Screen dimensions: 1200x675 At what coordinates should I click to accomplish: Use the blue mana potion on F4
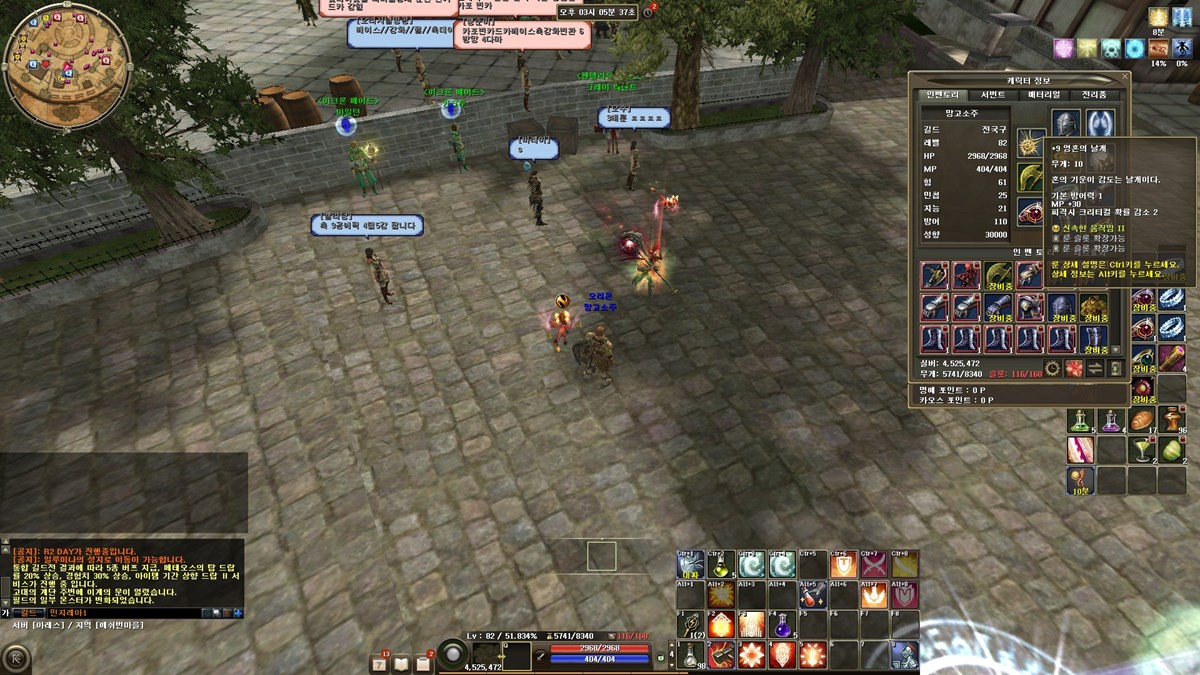(x=782, y=626)
